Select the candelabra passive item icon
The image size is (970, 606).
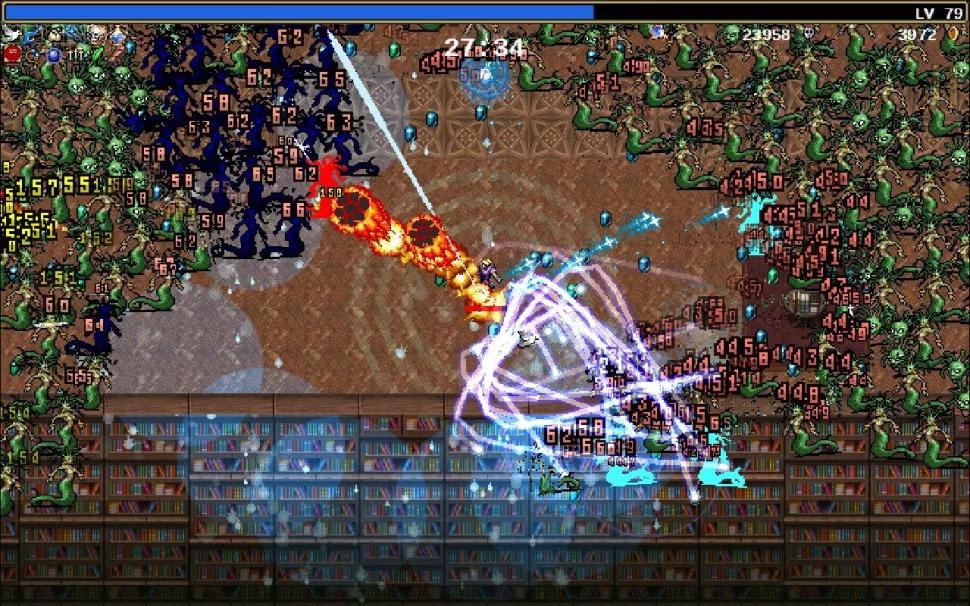tap(76, 55)
